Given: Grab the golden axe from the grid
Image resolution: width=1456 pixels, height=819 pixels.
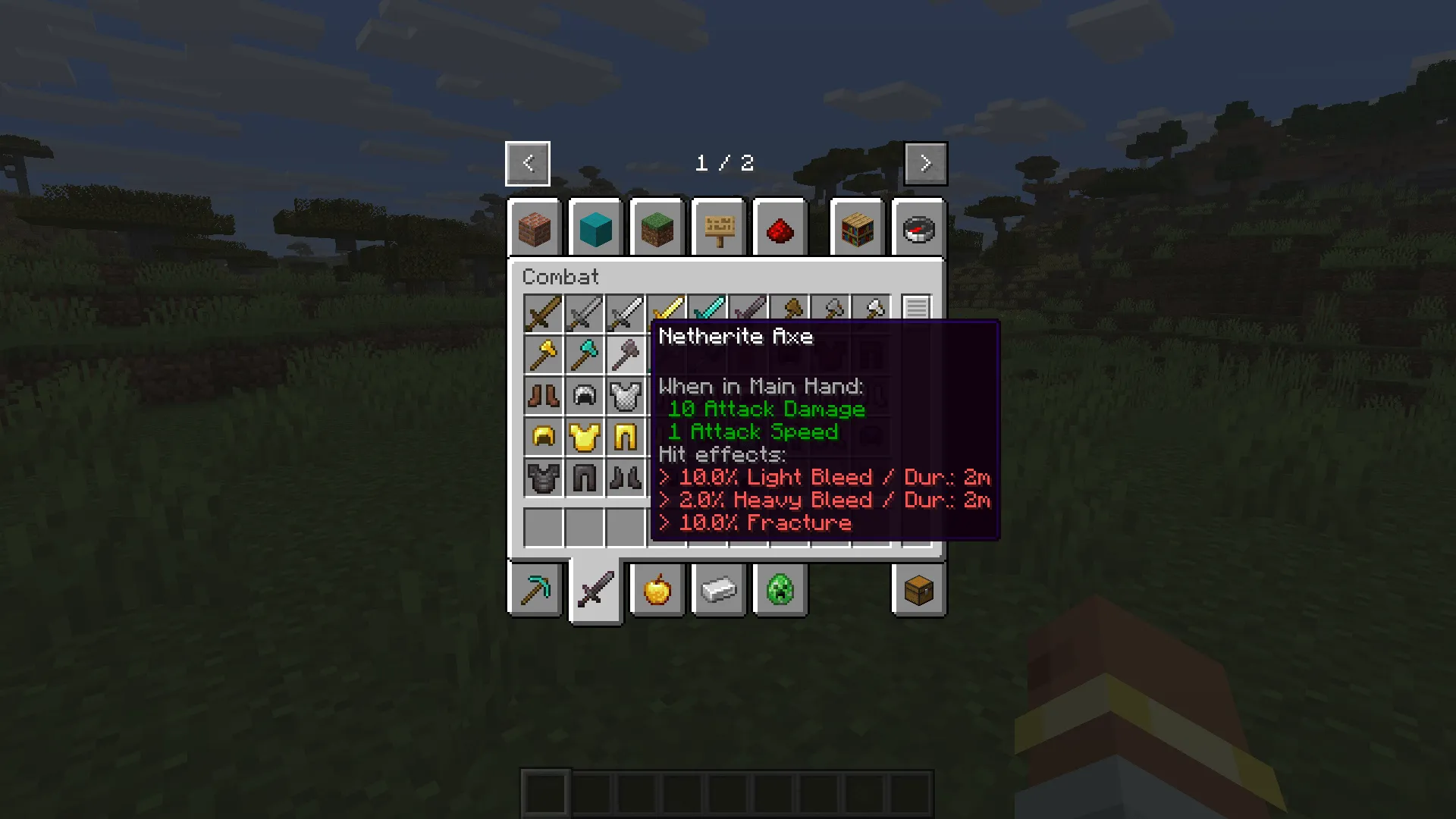Looking at the screenshot, I should (x=544, y=354).
